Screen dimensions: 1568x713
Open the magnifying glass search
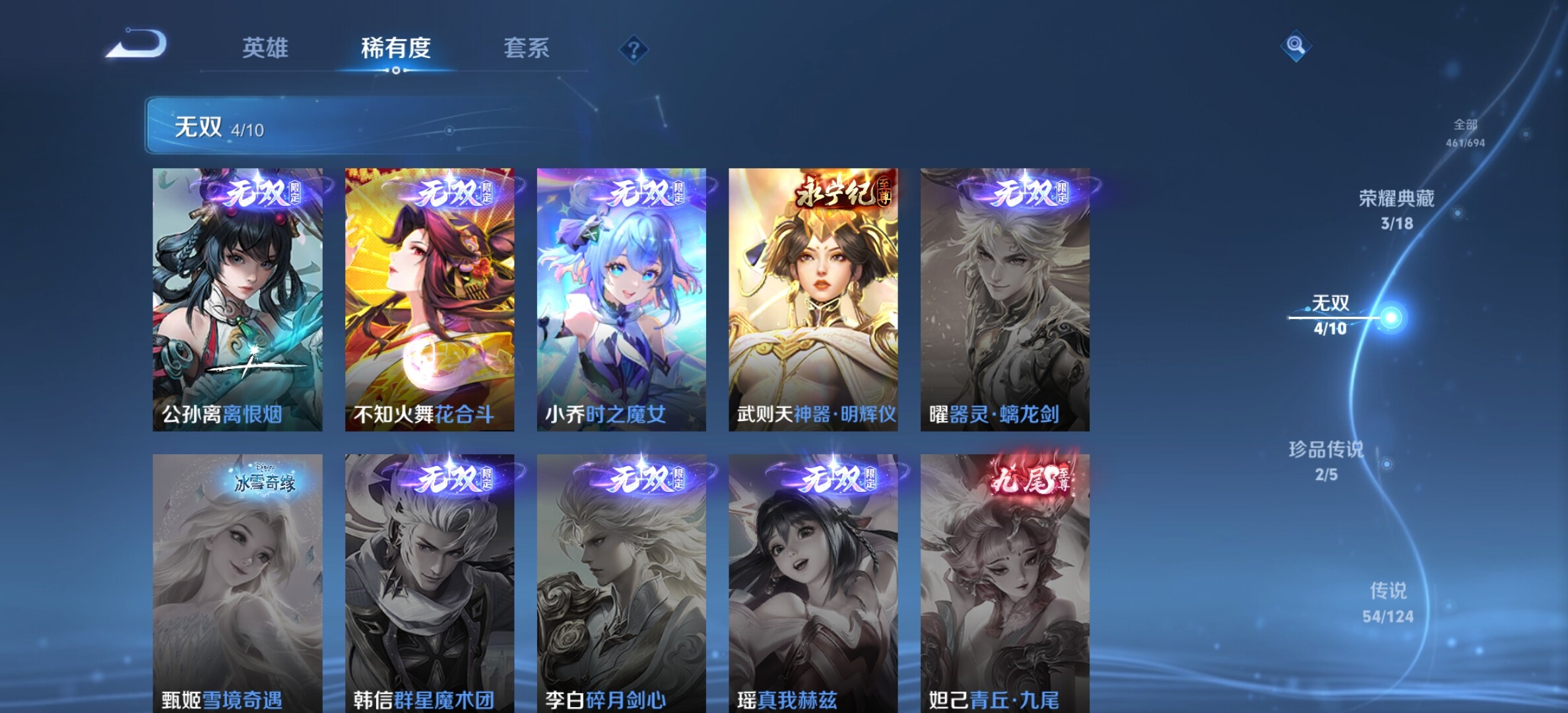point(1295,46)
